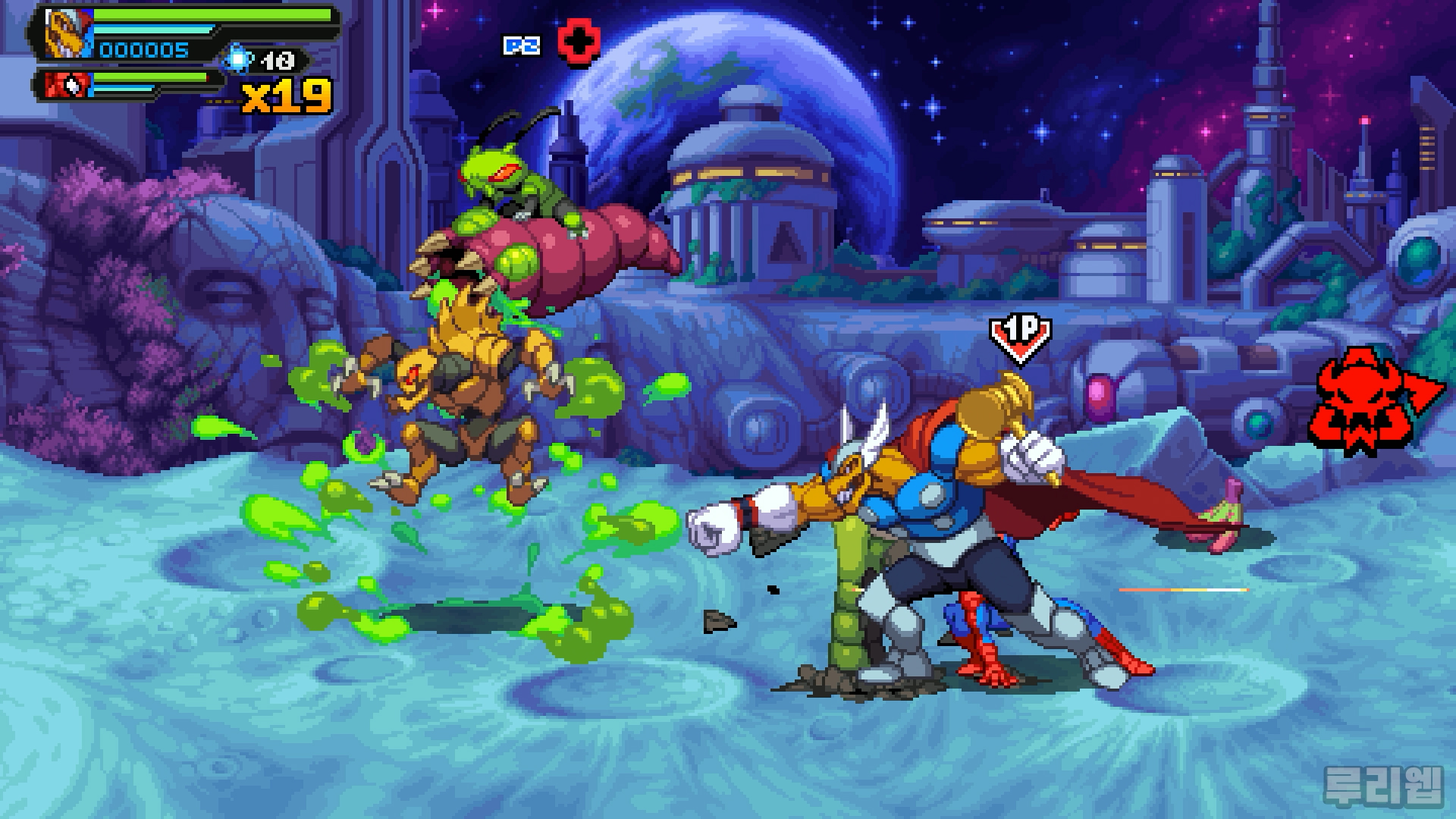1456x819 pixels.
Task: Select the Beta Ray Bill character portrait
Action: (x=66, y=34)
